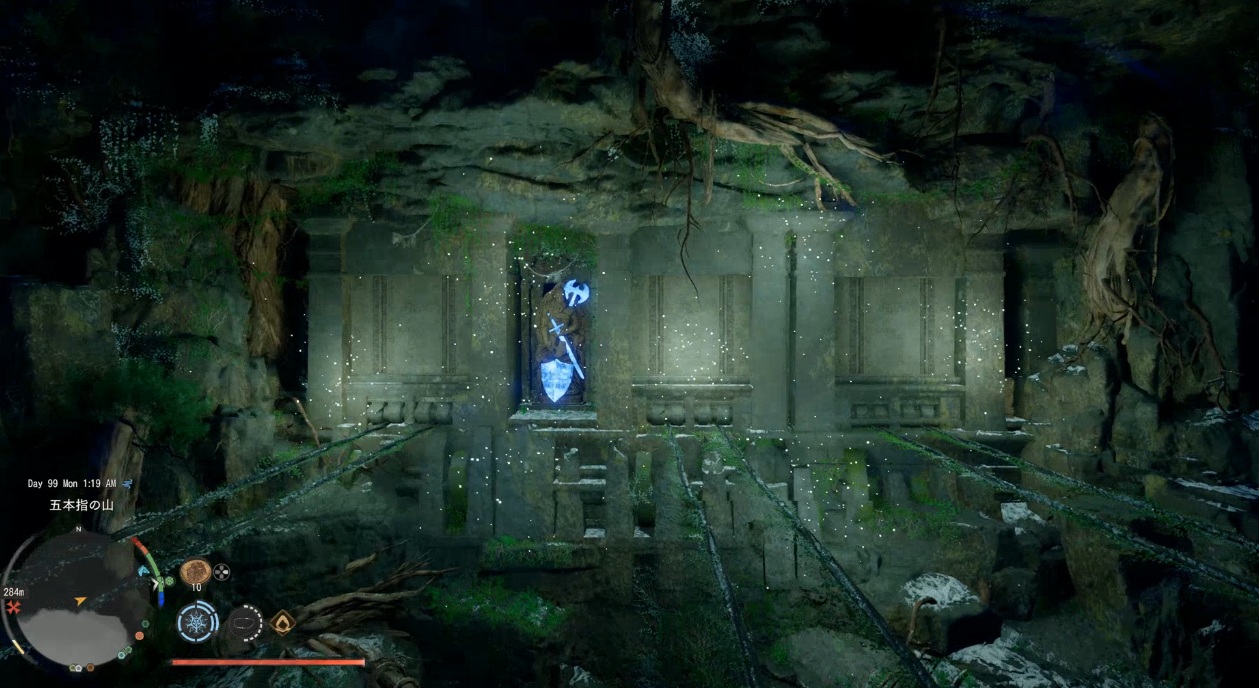The height and width of the screenshot is (688, 1259).
Task: Click the bronze coin item with count 10
Action: [x=195, y=572]
